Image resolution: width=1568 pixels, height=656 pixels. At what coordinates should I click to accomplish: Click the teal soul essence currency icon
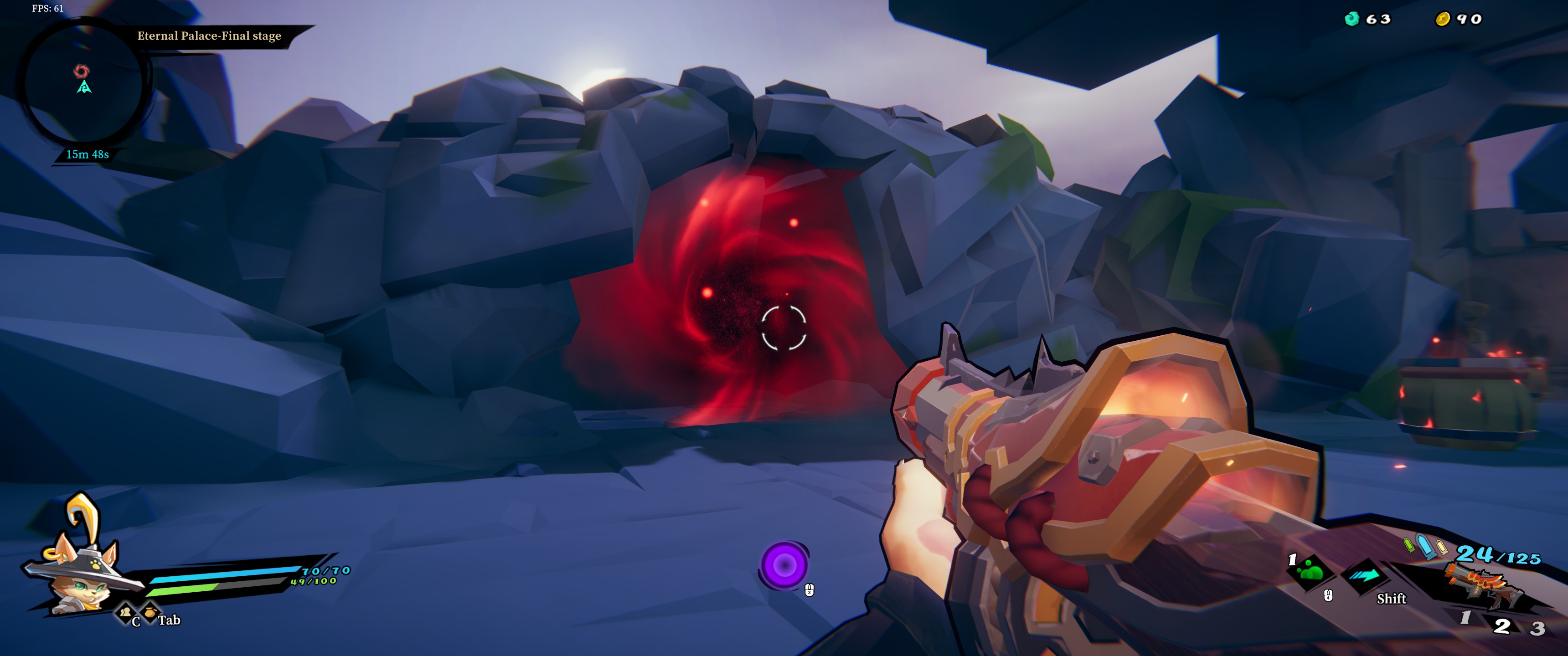1351,19
